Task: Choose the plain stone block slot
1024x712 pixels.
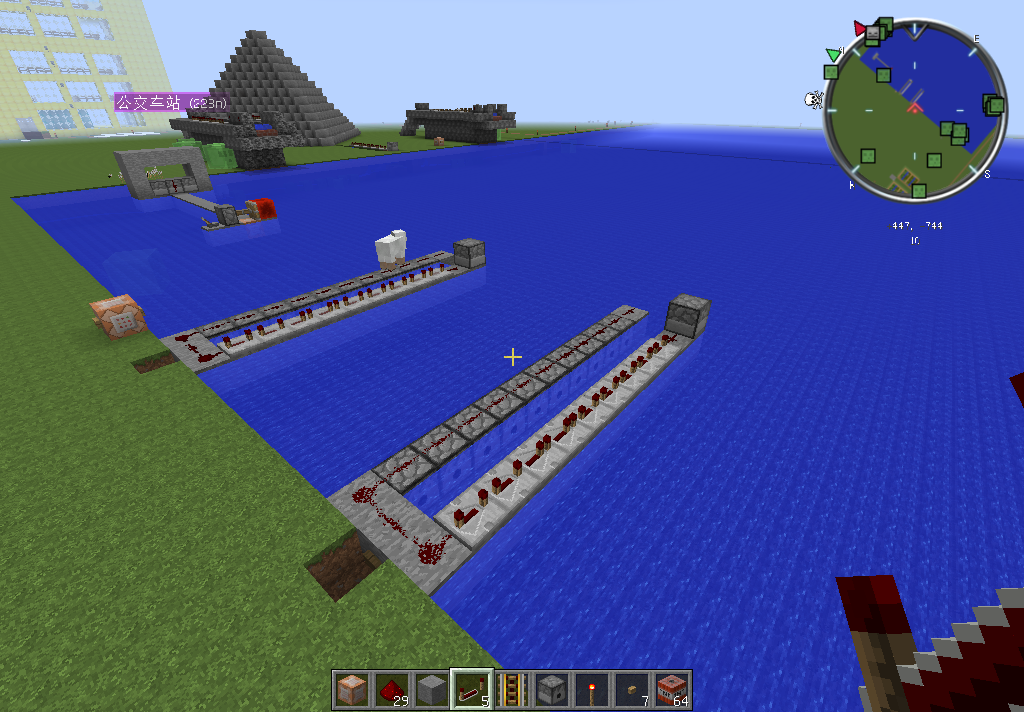Action: pyautogui.click(x=432, y=689)
